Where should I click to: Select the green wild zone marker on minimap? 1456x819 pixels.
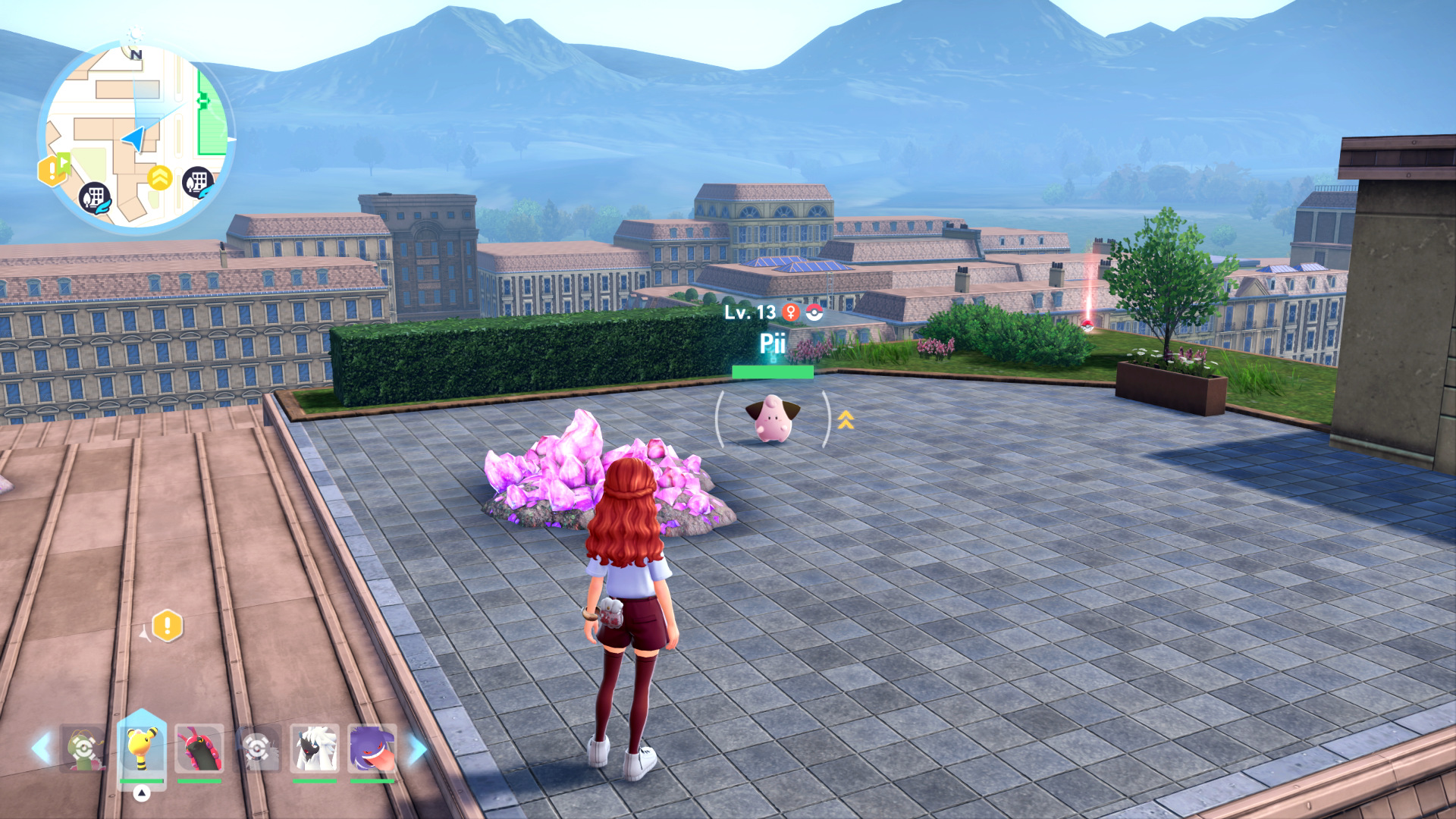point(212,114)
